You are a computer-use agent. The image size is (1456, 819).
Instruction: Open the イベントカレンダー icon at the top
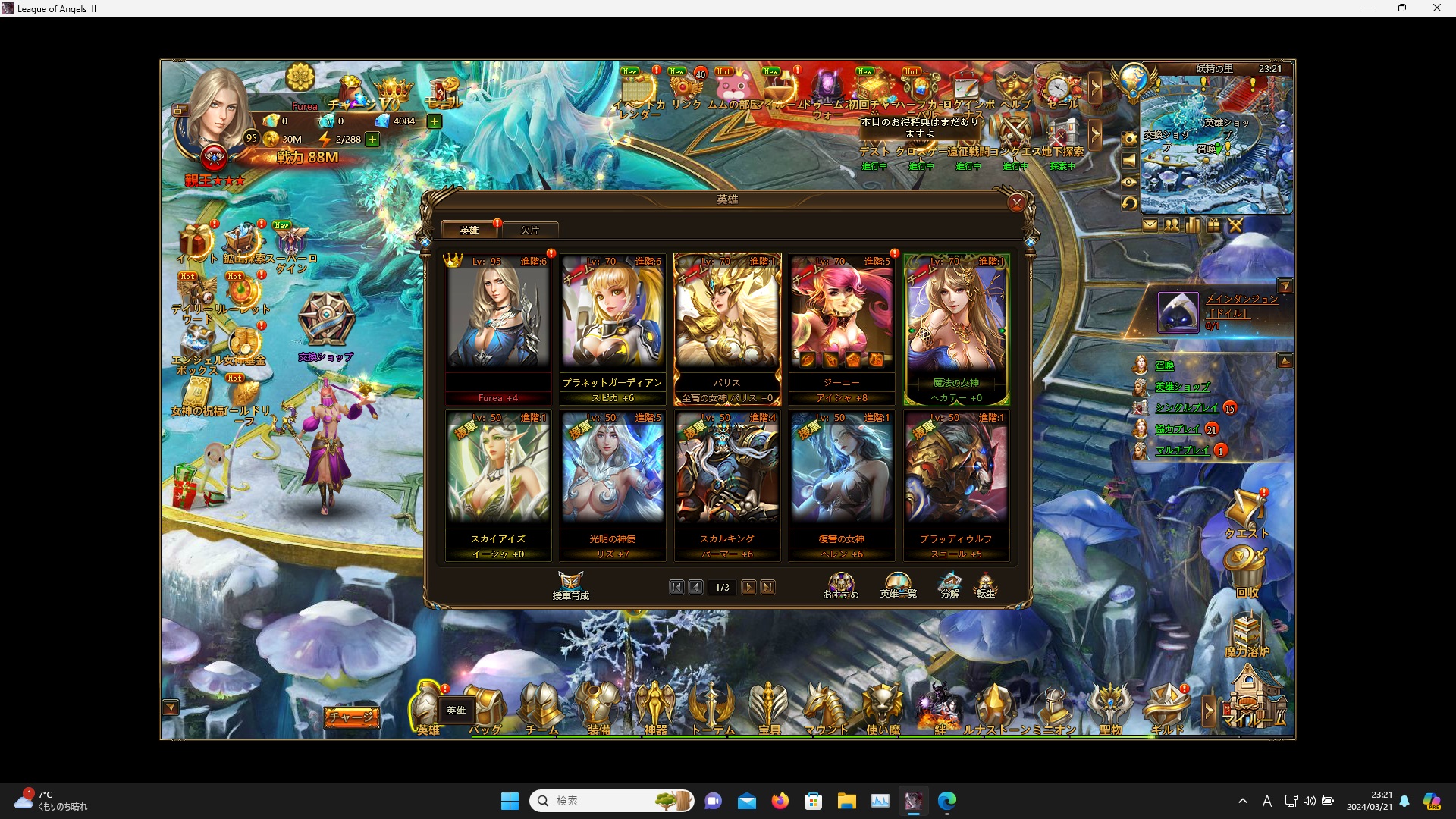pos(639,91)
